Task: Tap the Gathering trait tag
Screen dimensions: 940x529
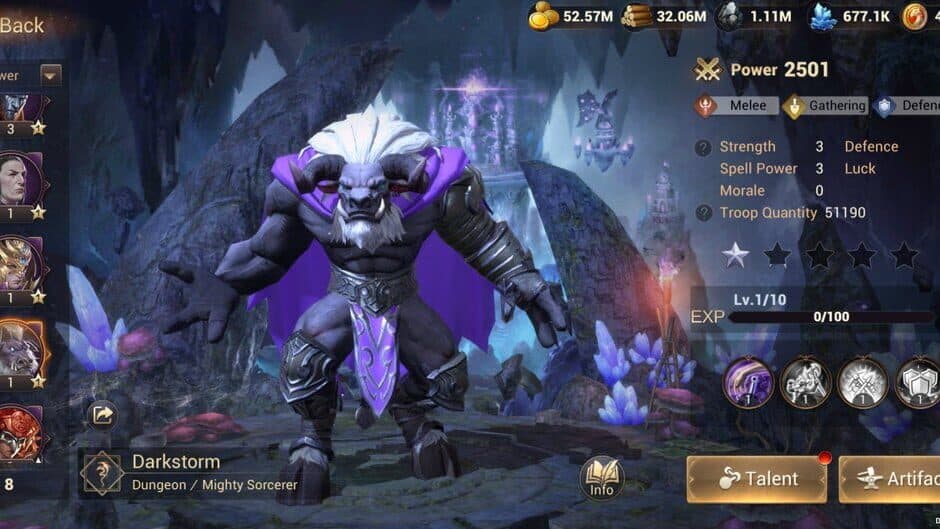Action: 826,106
